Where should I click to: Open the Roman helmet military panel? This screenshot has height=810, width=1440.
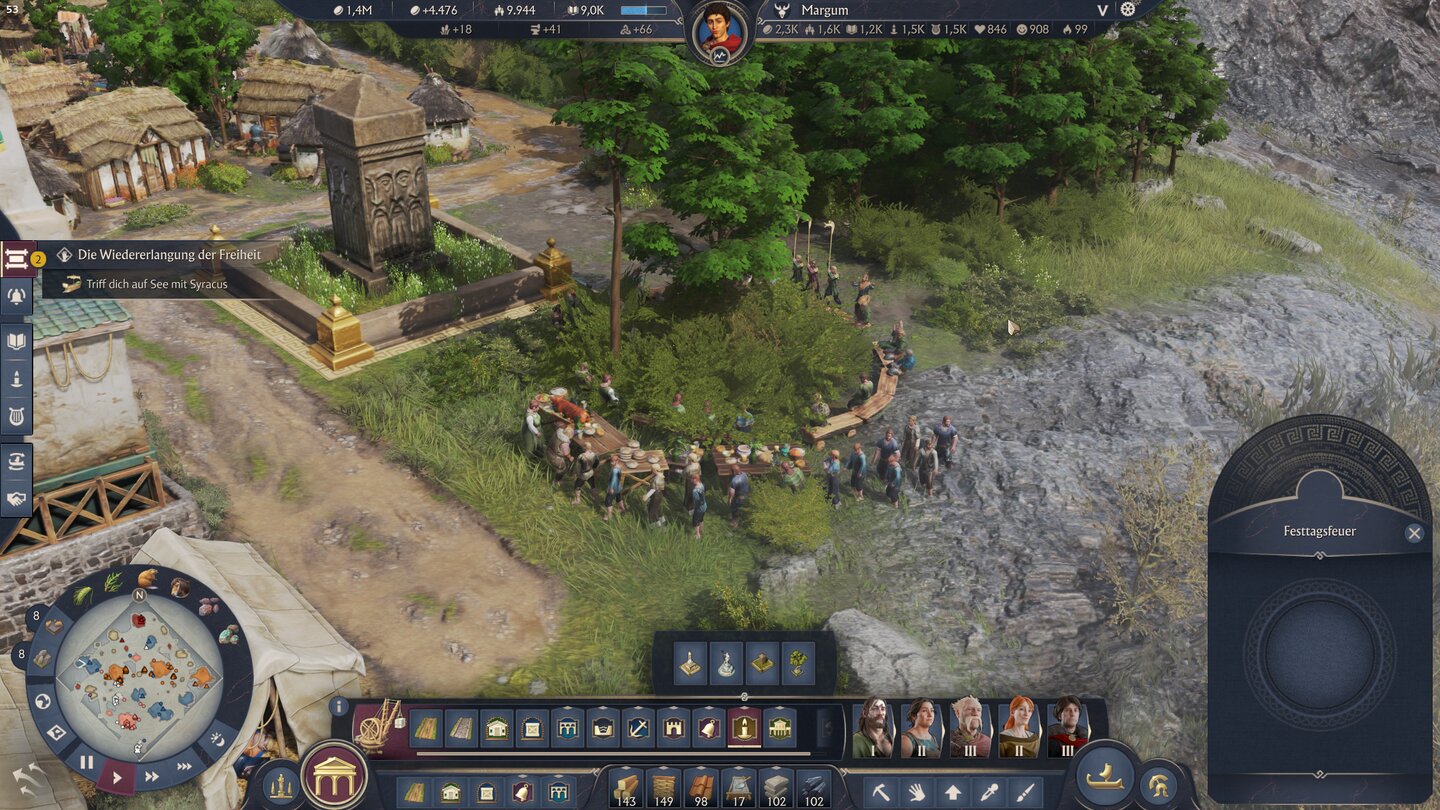[x=1158, y=787]
